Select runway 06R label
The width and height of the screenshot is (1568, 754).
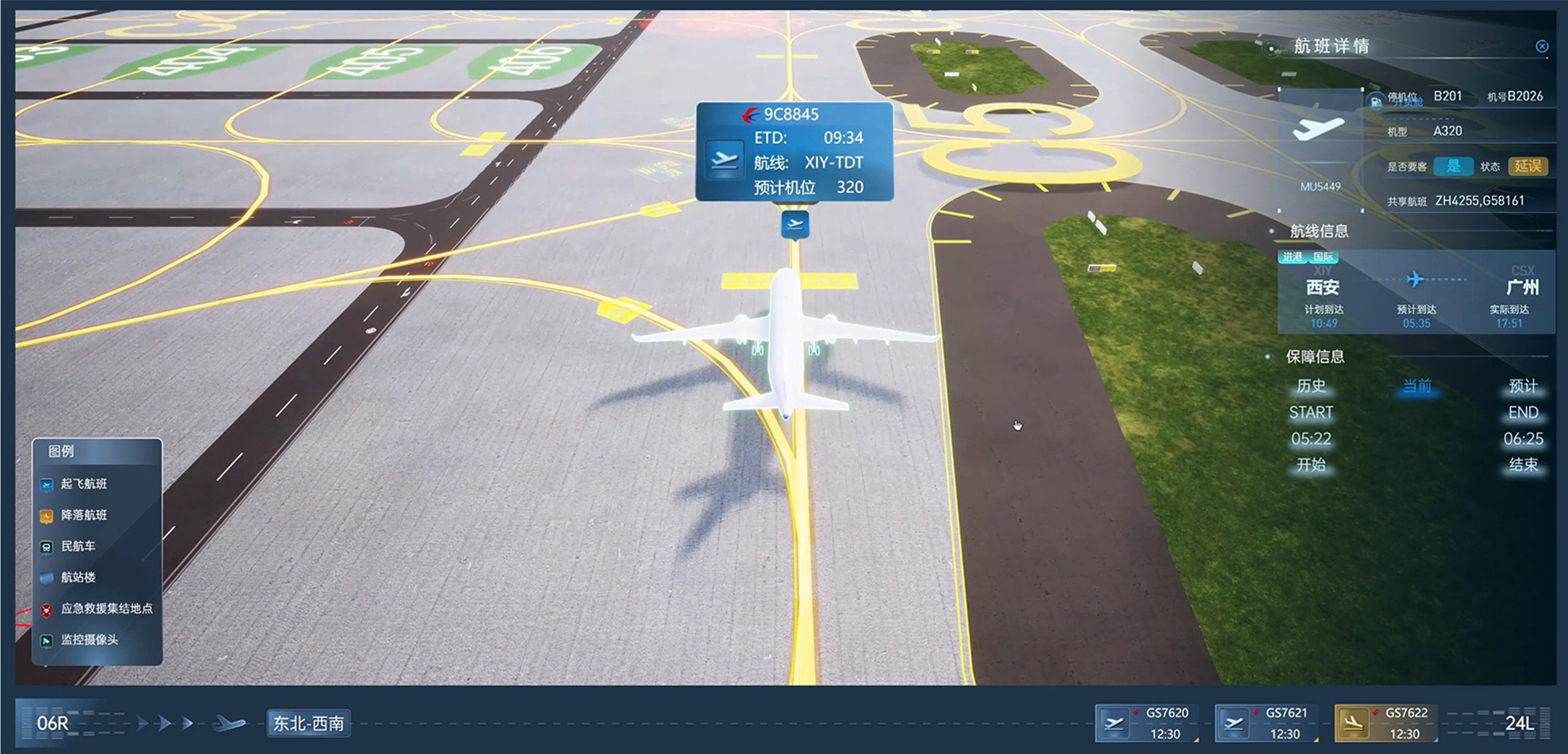53,723
